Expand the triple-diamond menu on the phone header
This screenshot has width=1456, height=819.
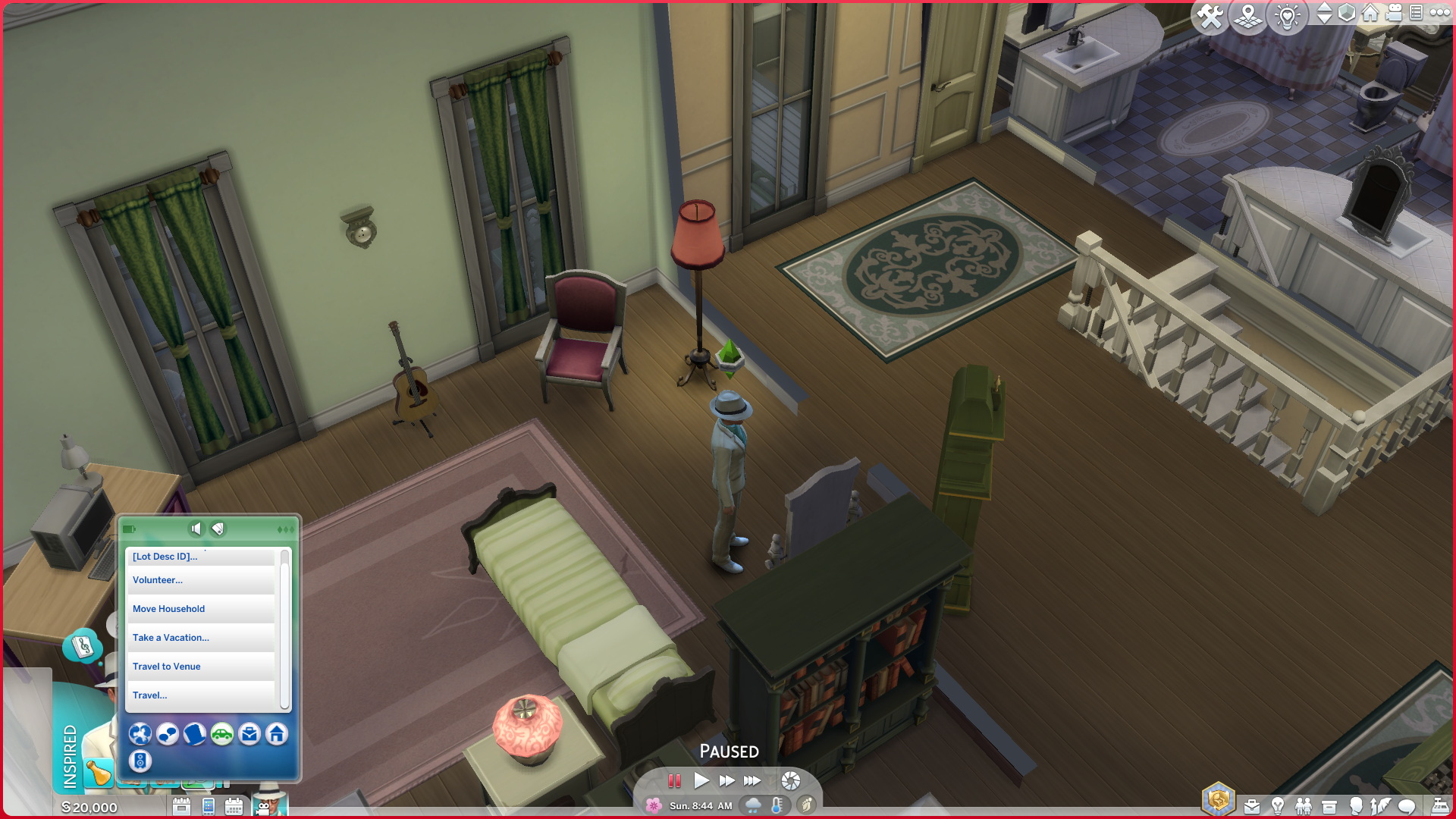pos(286,528)
